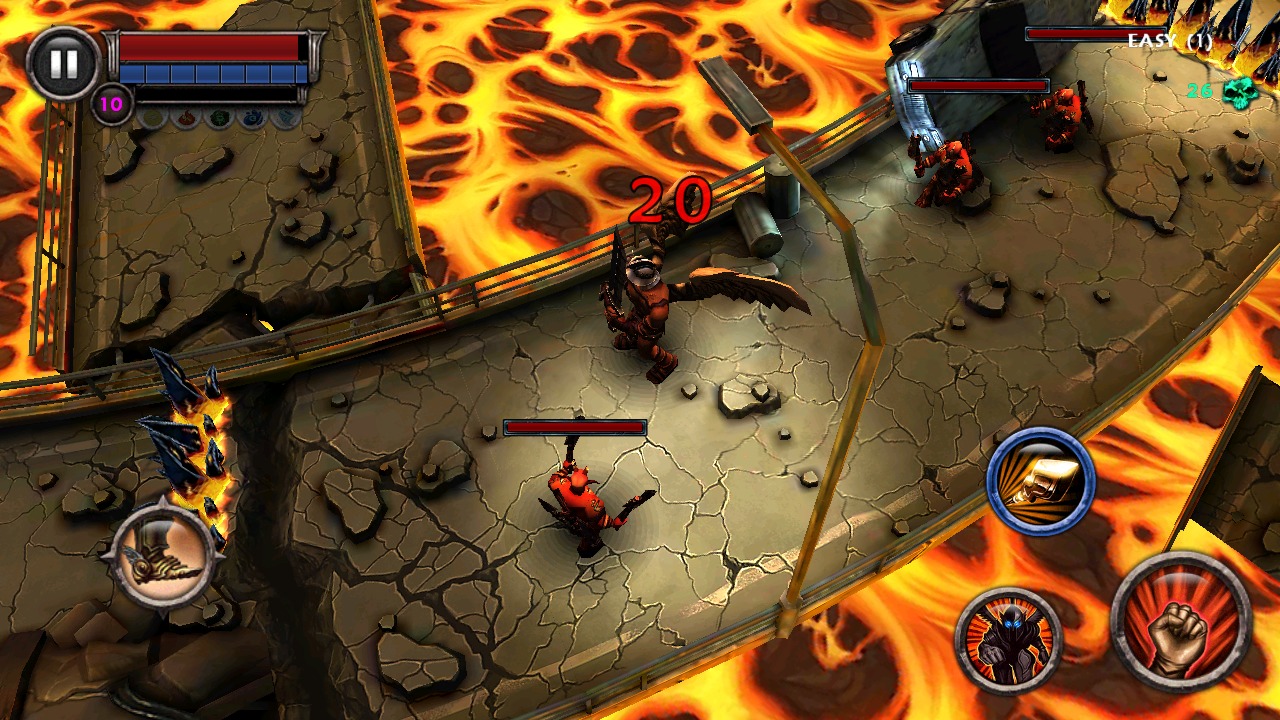Select the green element orb

coord(220,119)
